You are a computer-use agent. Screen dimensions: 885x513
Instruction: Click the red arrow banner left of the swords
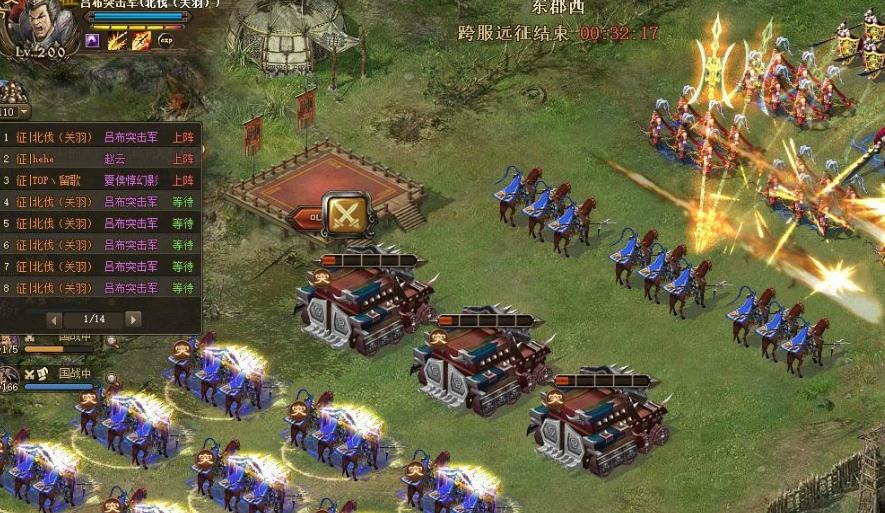tap(308, 216)
